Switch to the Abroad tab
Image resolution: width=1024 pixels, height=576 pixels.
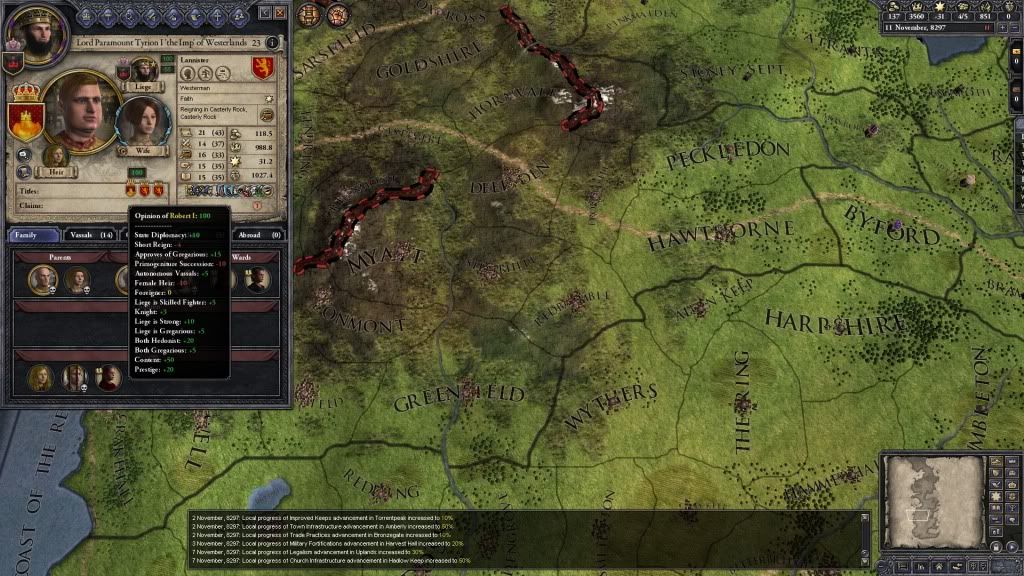coord(256,235)
